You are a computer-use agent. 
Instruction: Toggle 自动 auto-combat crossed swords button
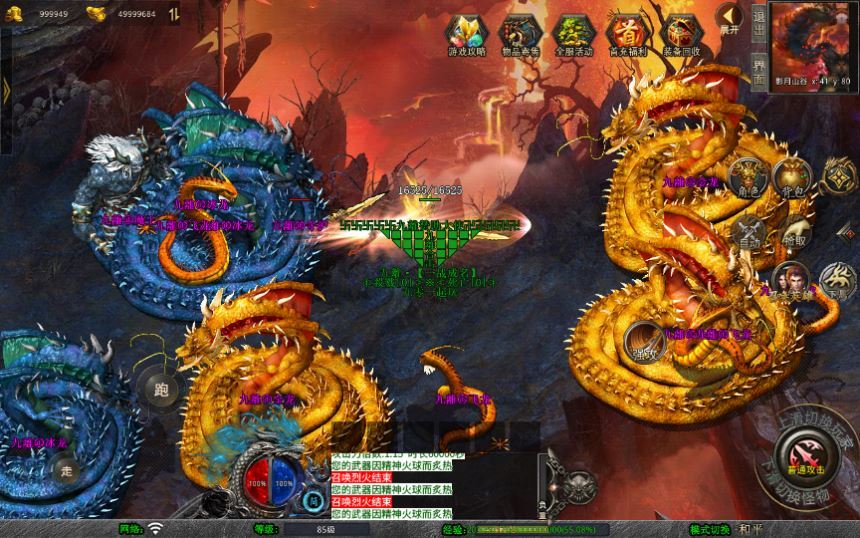(749, 232)
